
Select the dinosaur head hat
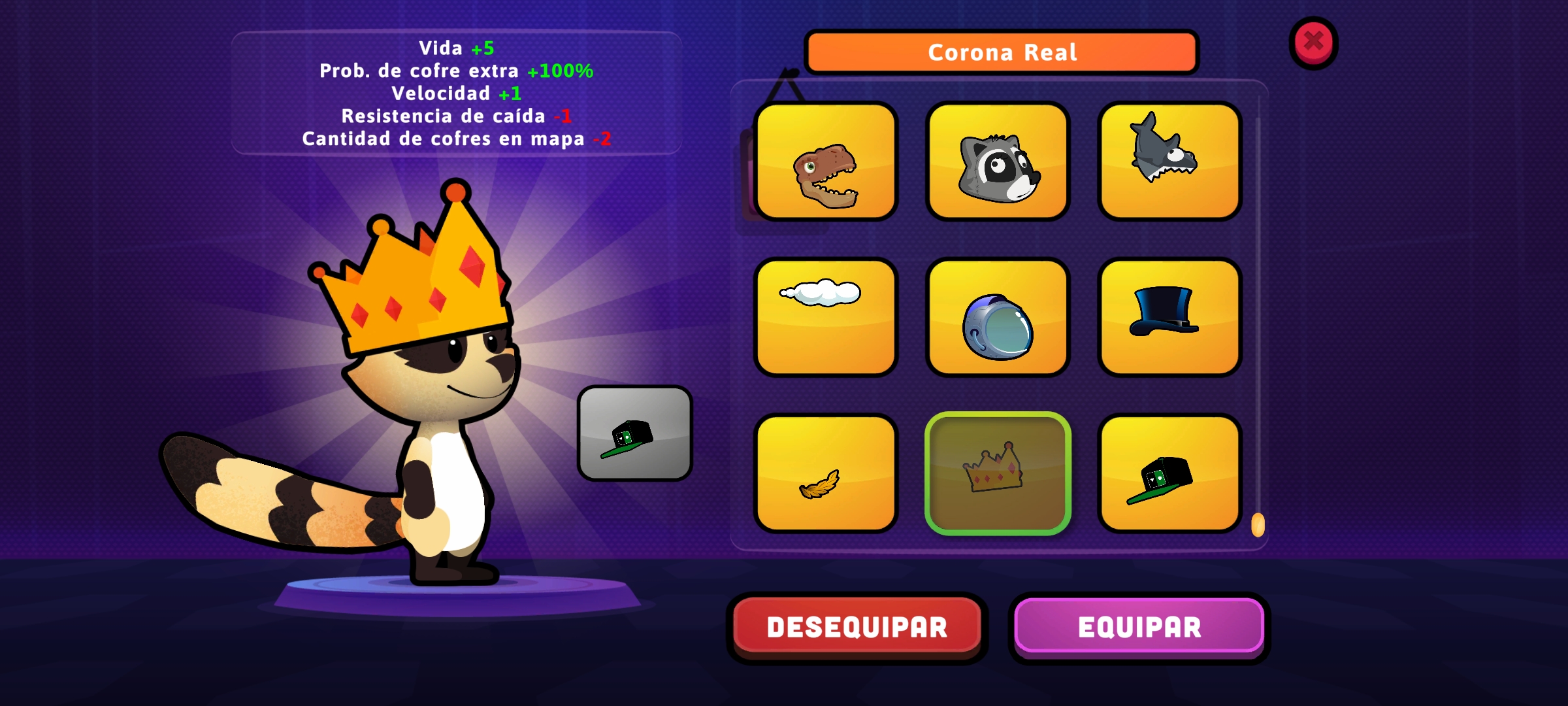(826, 161)
